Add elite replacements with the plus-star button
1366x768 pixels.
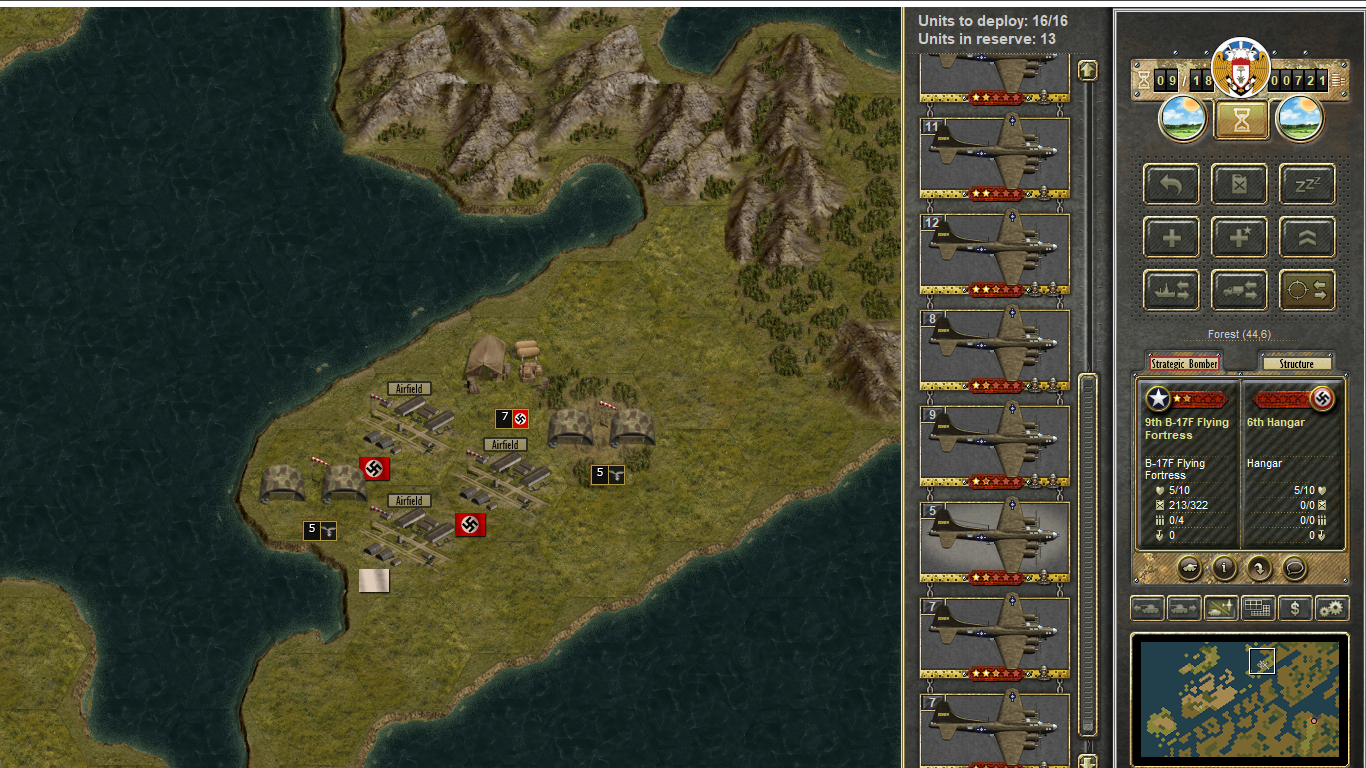(1239, 238)
